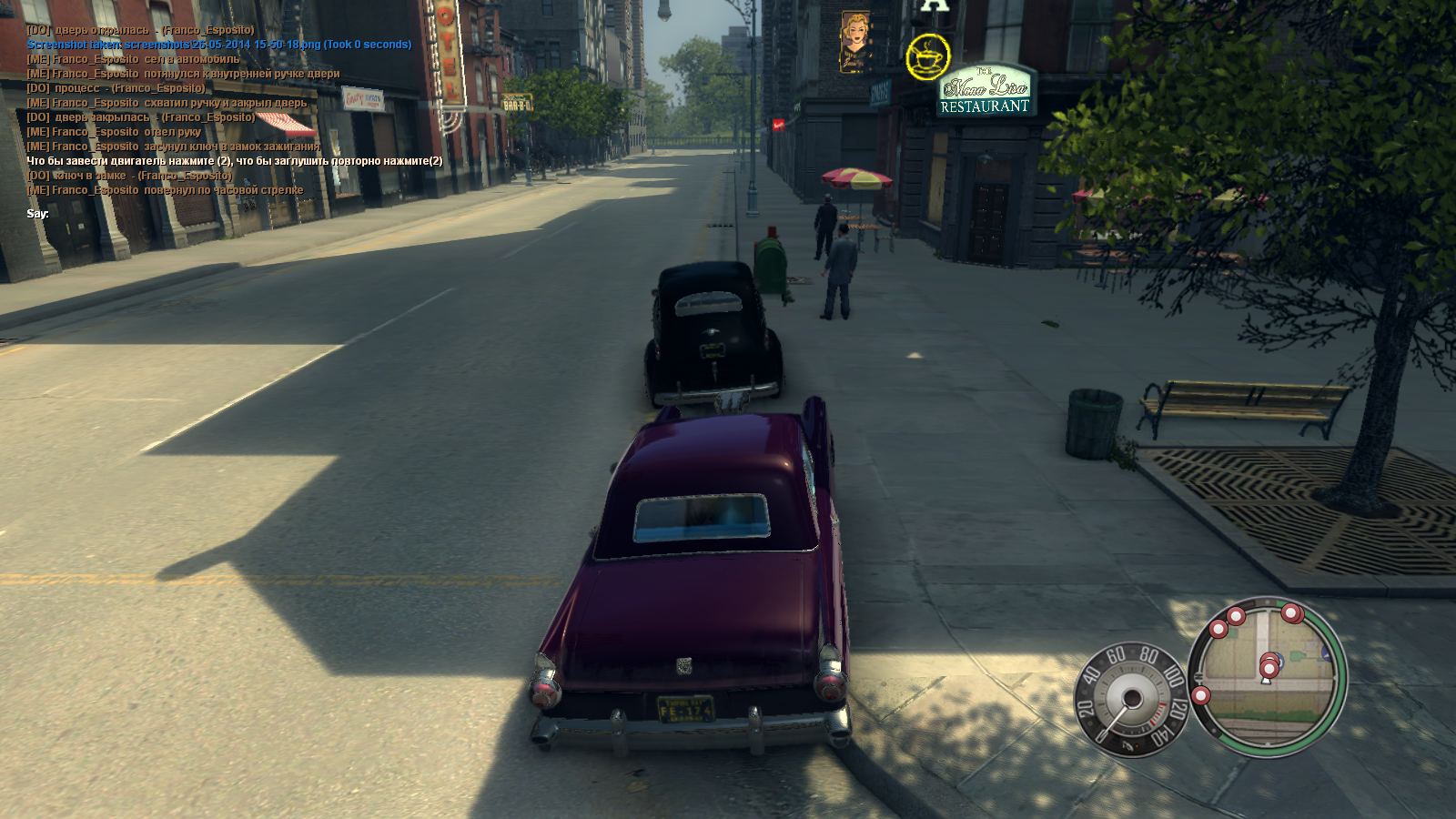The width and height of the screenshot is (1456, 819).
Task: Click the circular minimap
Action: [x=1267, y=676]
